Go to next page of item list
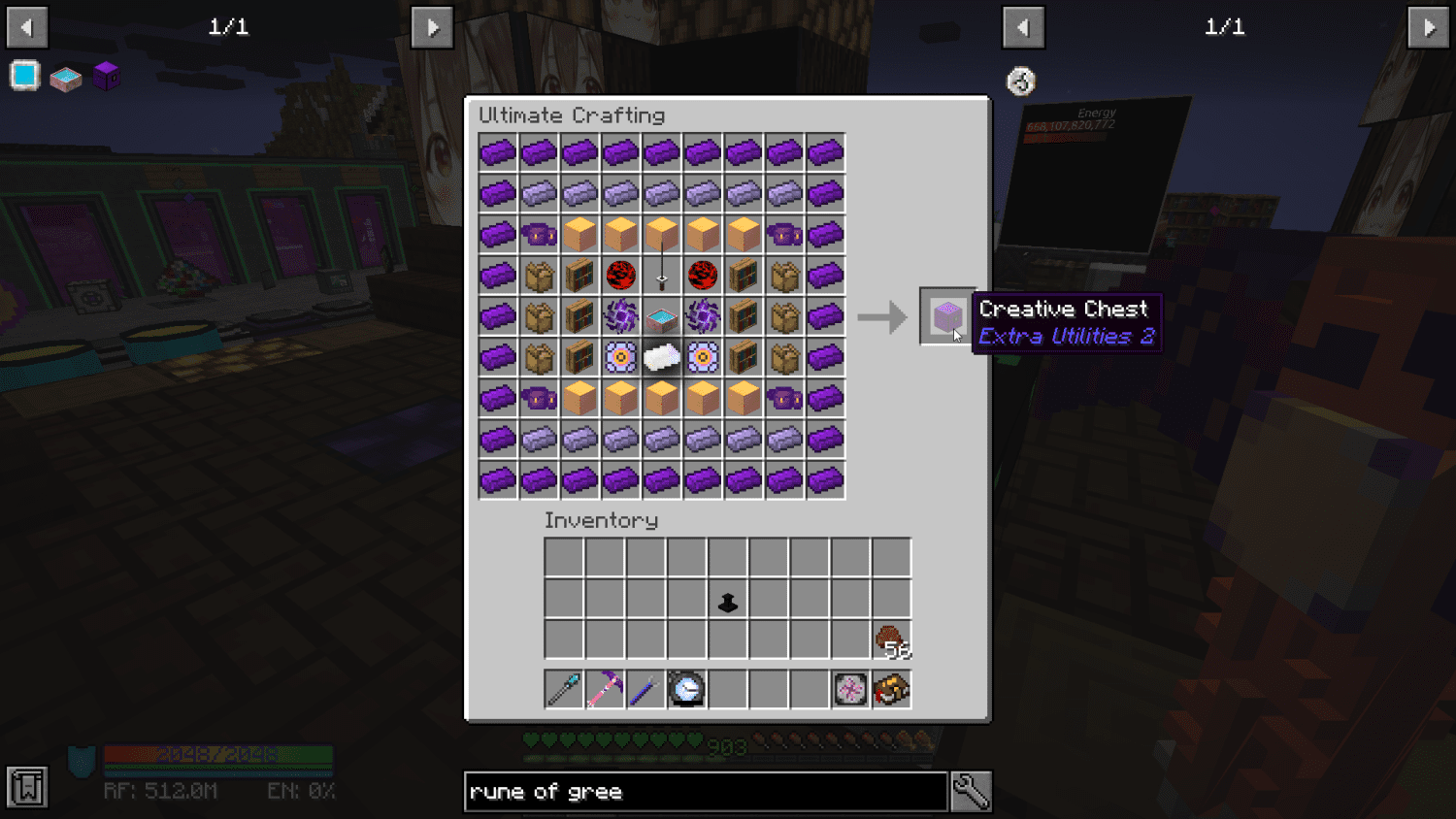 coord(1429,27)
